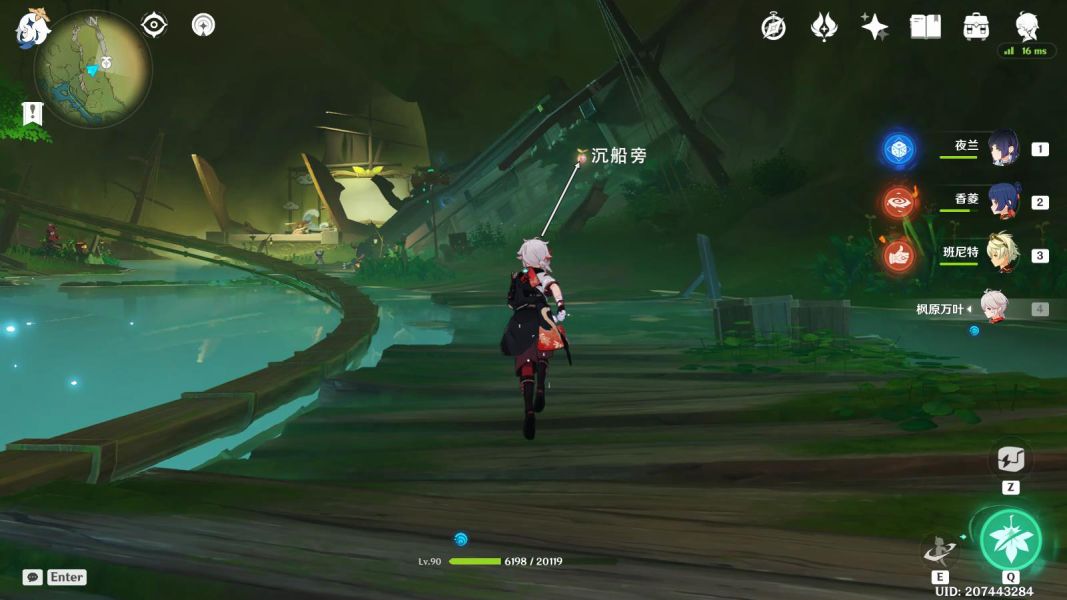Open the Adventurer Handbook book icon
This screenshot has height=600, width=1067.
pyautogui.click(x=925, y=27)
